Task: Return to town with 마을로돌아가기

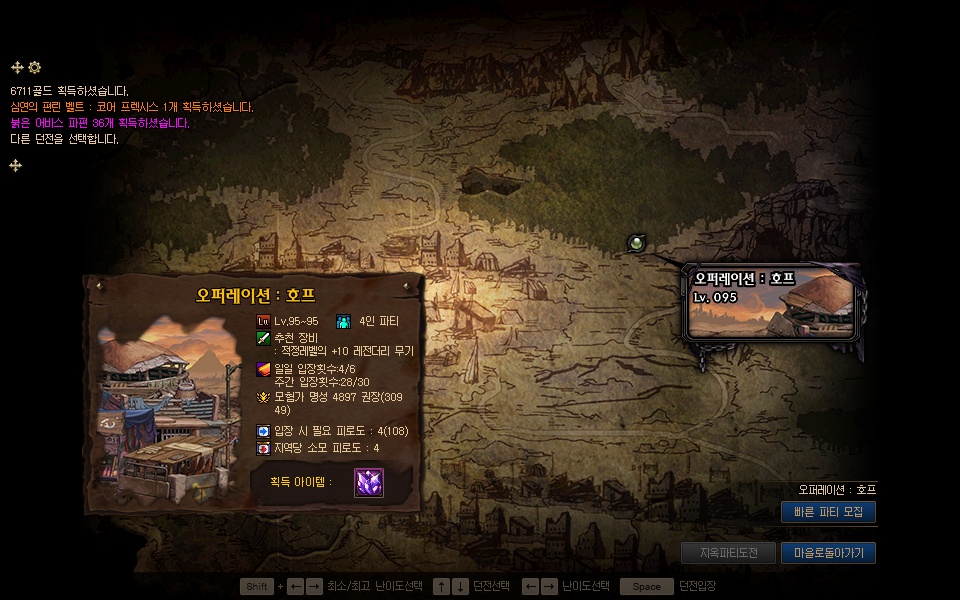Action: 828,553
